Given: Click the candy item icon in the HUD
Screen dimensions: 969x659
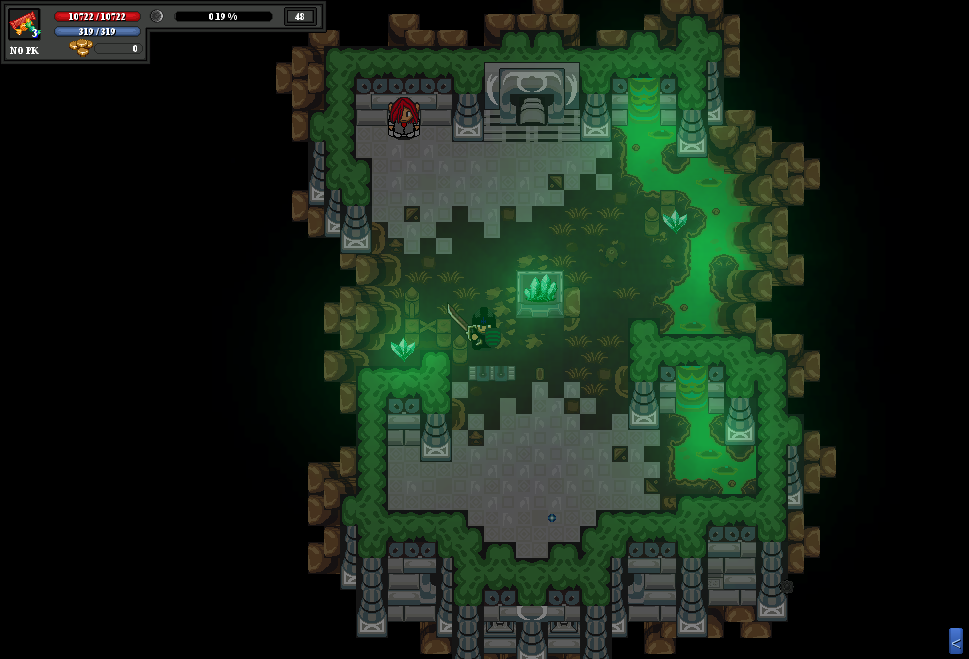Looking at the screenshot, I should (x=24, y=24).
